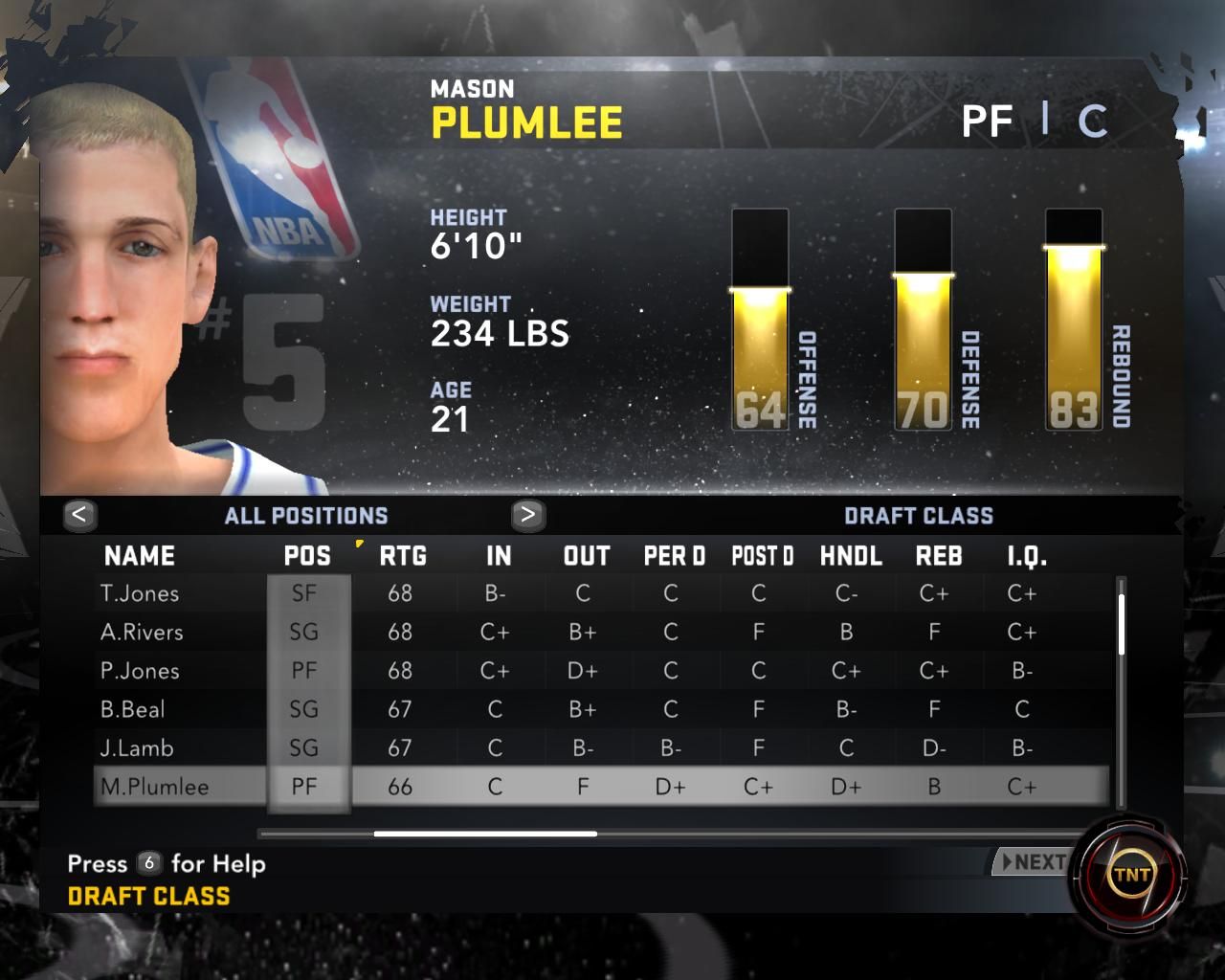
Task: Sort by the I.Q. column header
Action: [1027, 556]
